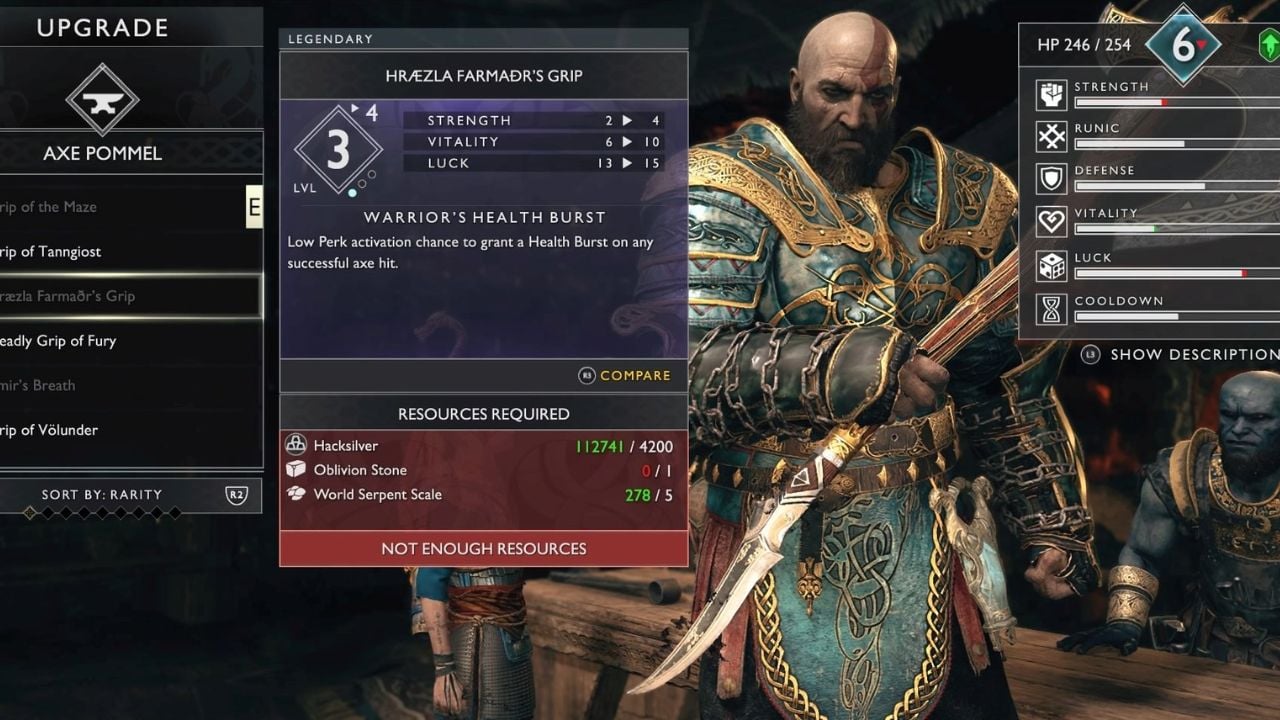Screen dimensions: 1280x720
Task: Show Description of character stats
Action: (x=1185, y=354)
